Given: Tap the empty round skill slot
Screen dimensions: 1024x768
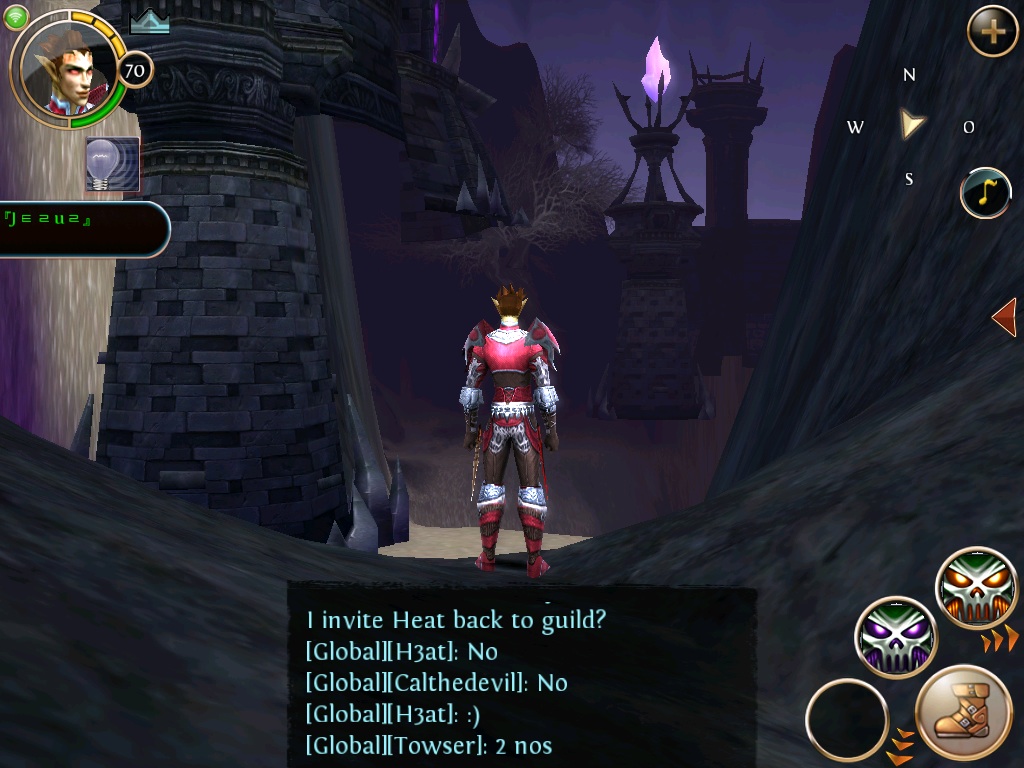Looking at the screenshot, I should [x=846, y=719].
